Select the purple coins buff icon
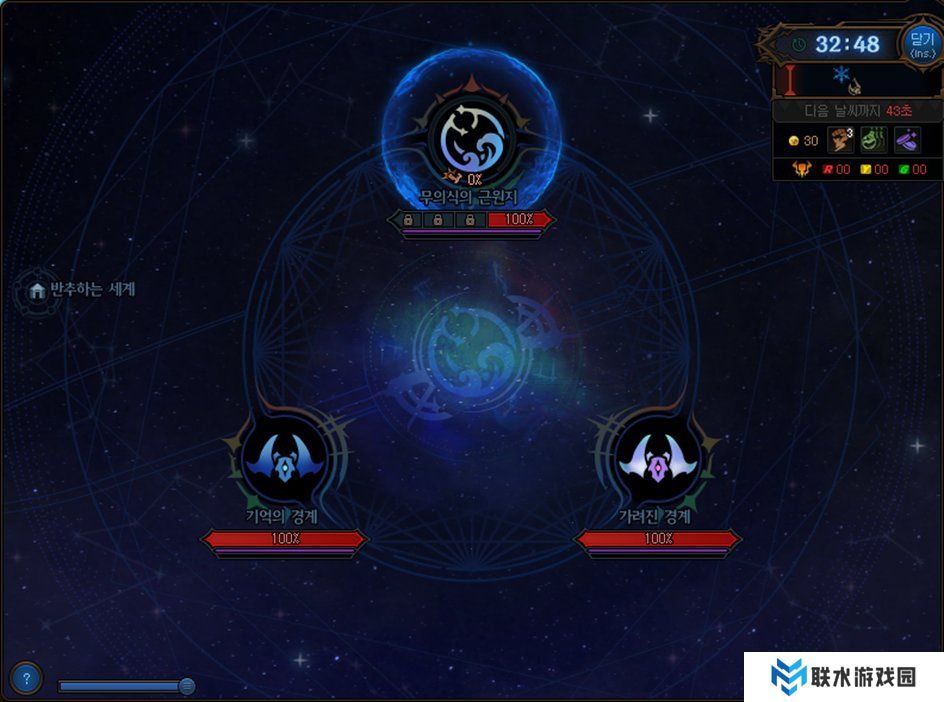This screenshot has width=944, height=702. (907, 141)
